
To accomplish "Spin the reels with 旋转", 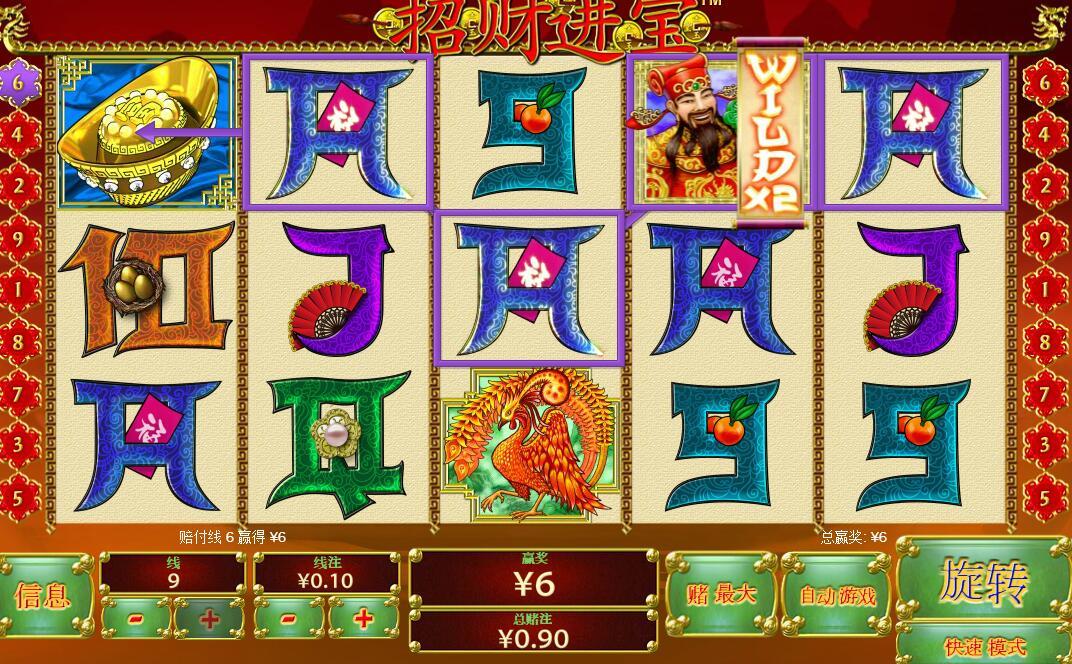I will (983, 581).
